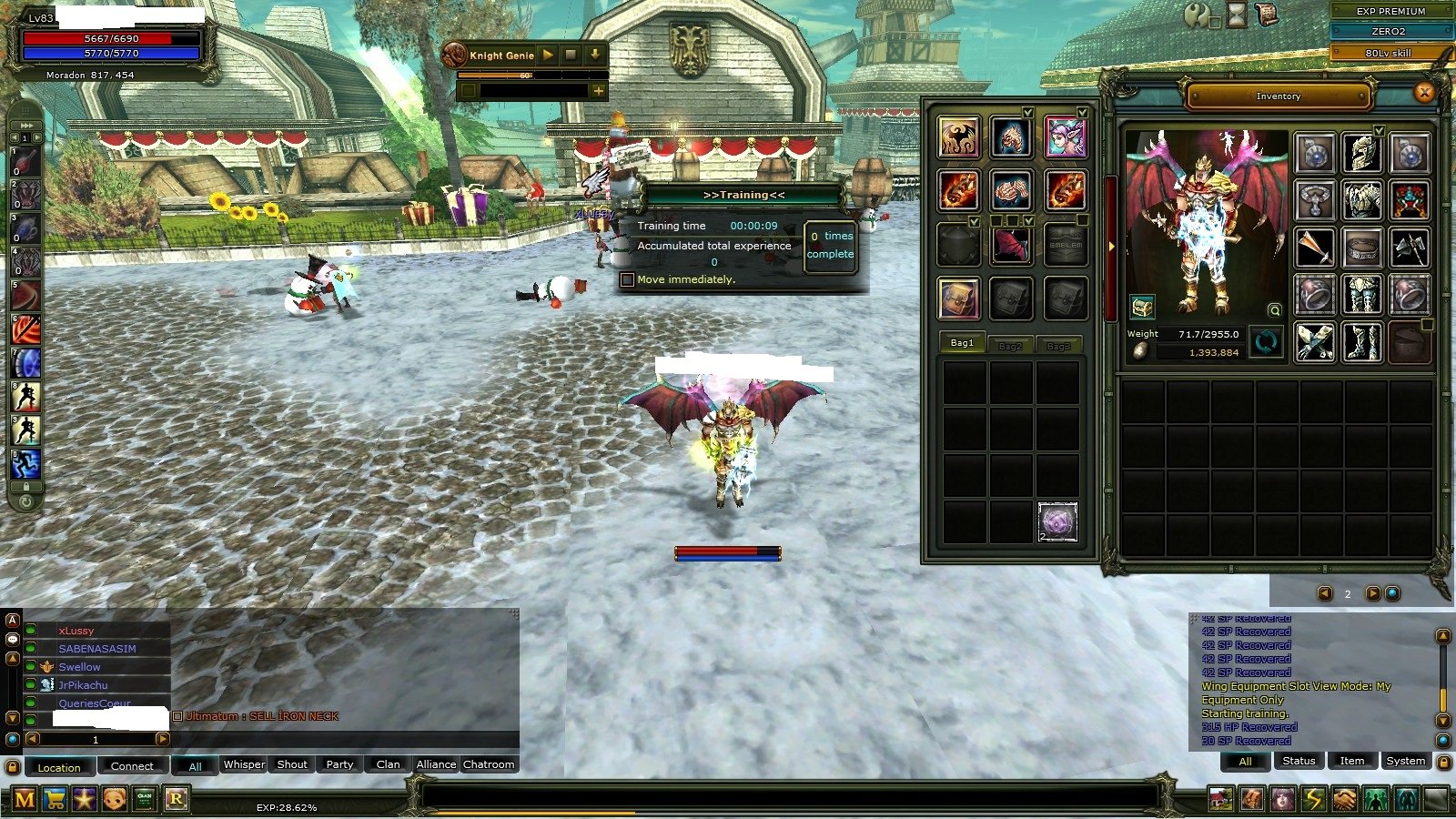Select Swellow in the player list
The height and width of the screenshot is (819, 1456).
[x=80, y=667]
